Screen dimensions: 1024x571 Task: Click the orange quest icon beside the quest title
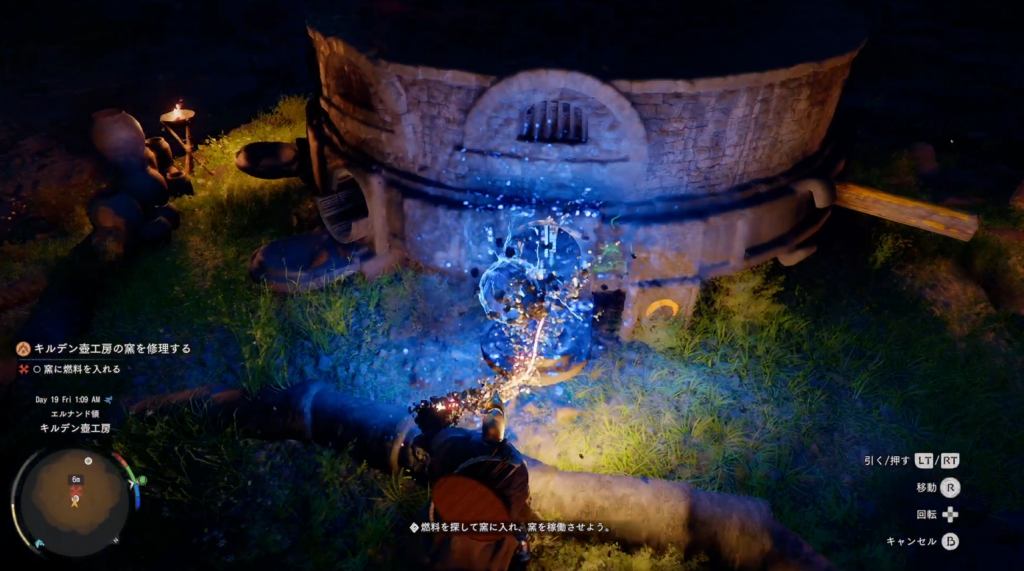click(x=23, y=349)
